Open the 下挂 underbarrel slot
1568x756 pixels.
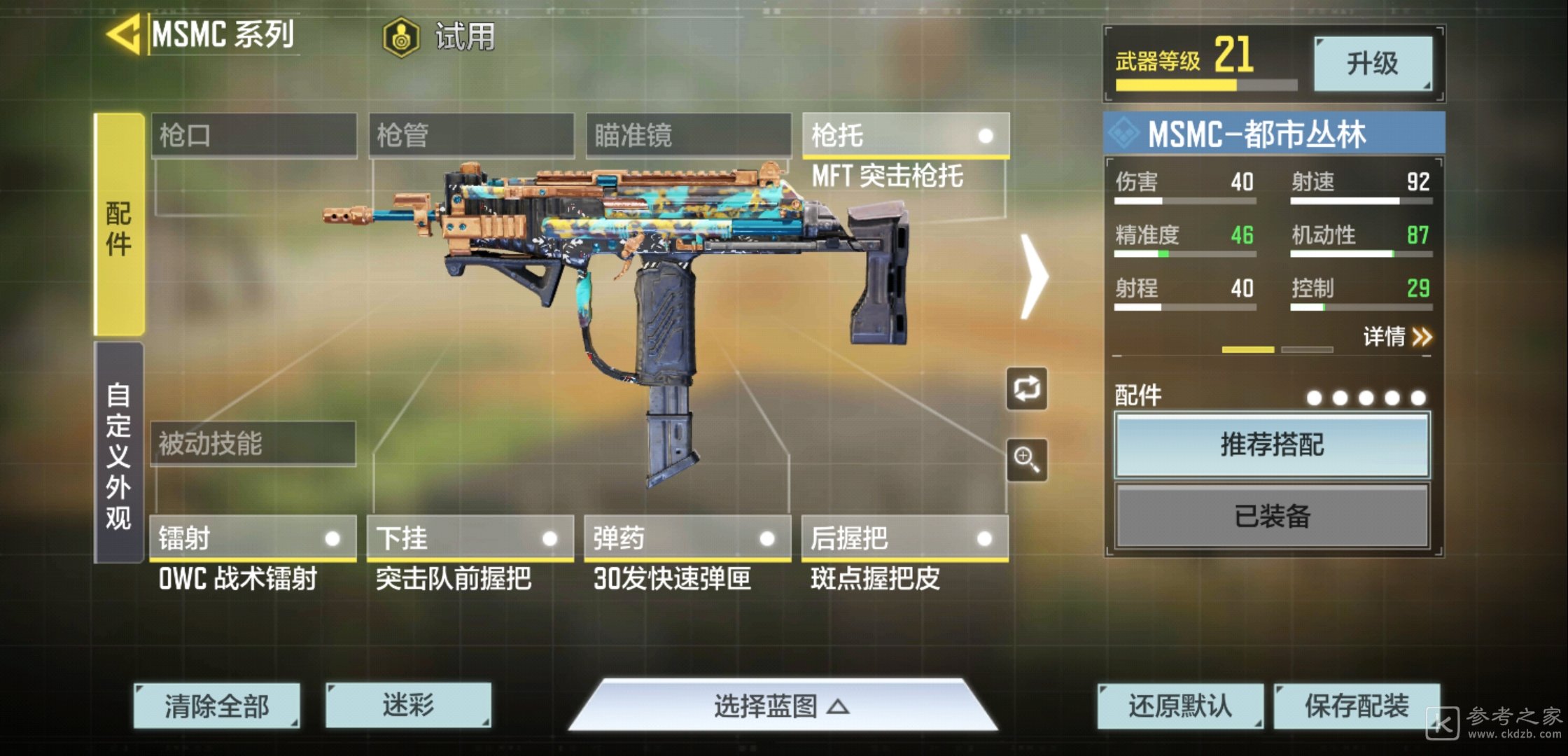pos(470,538)
